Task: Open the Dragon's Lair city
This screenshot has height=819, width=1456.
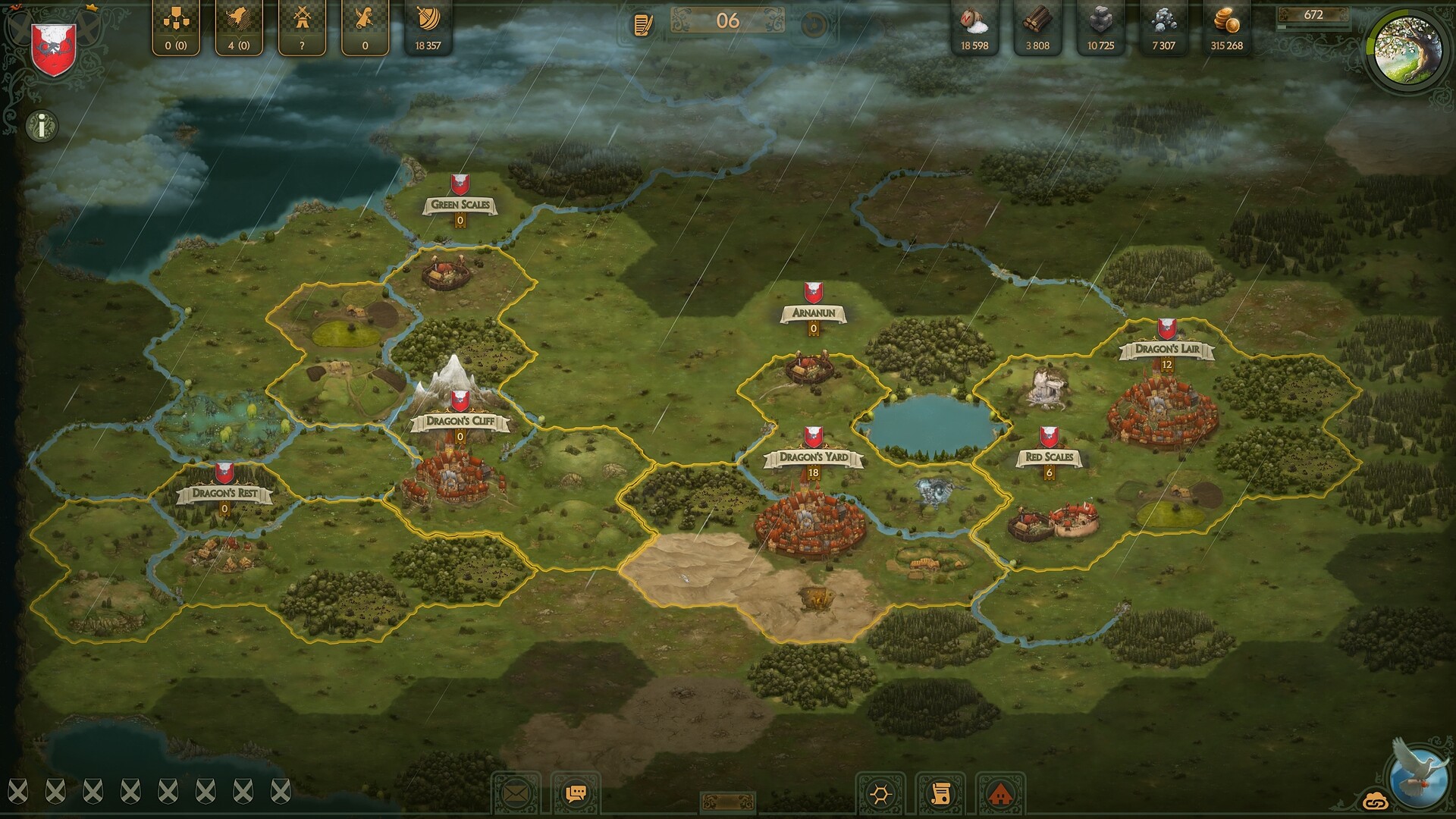Action: 1166,350
